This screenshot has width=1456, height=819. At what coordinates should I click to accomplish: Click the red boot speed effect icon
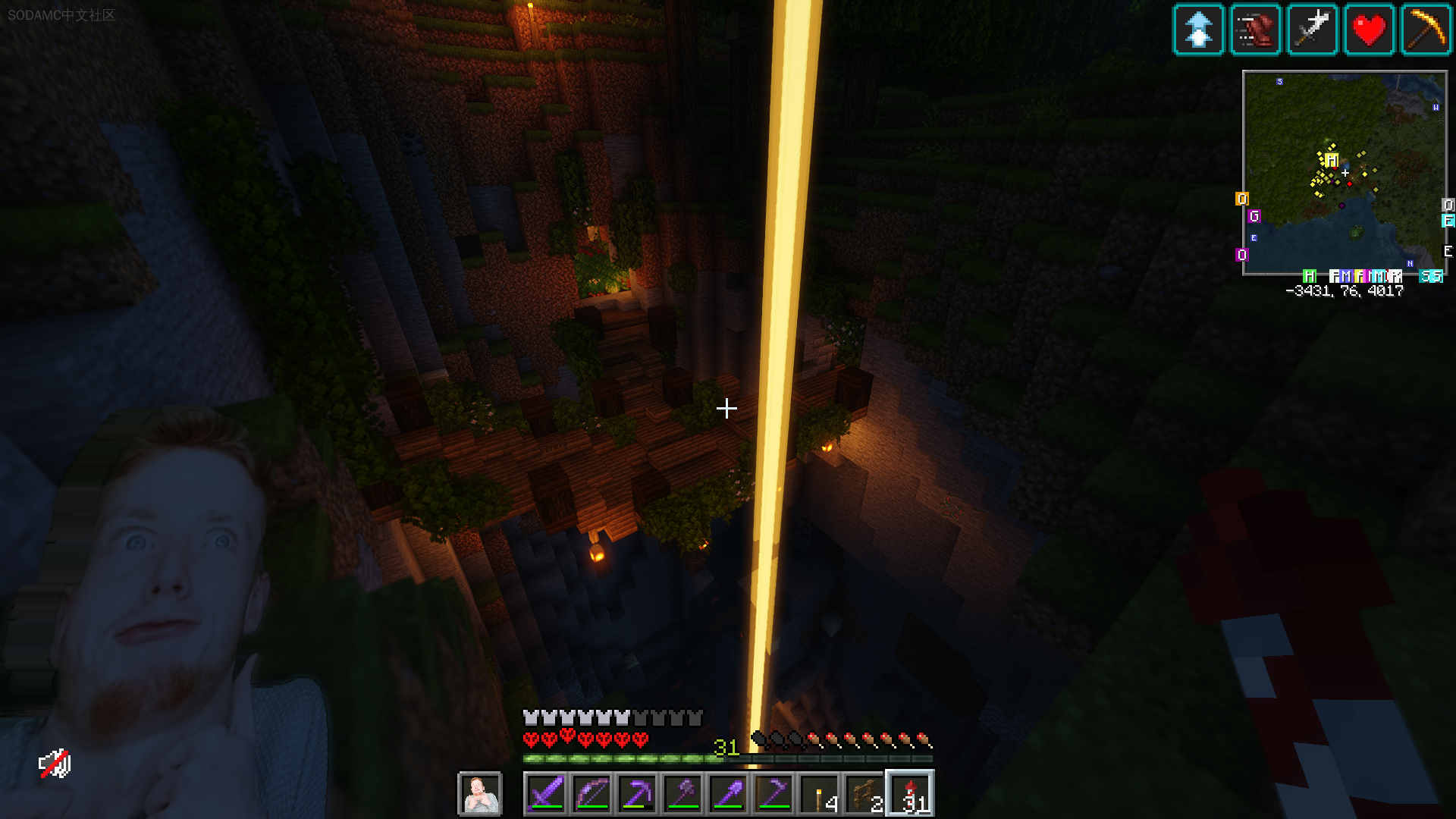(1255, 30)
